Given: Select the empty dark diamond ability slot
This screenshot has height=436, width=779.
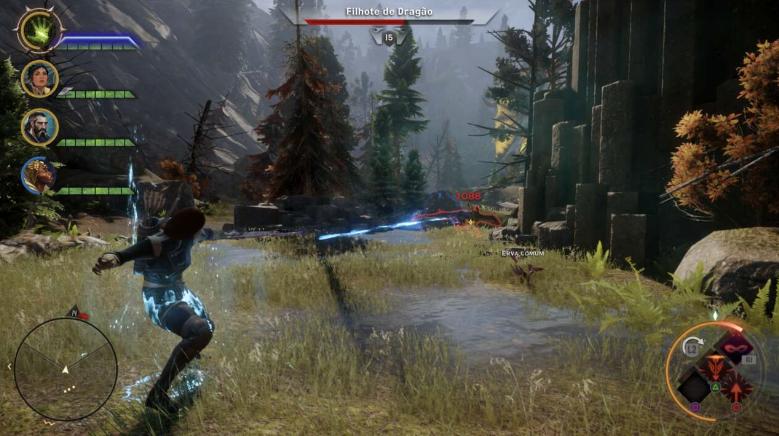Looking at the screenshot, I should coord(693,386).
